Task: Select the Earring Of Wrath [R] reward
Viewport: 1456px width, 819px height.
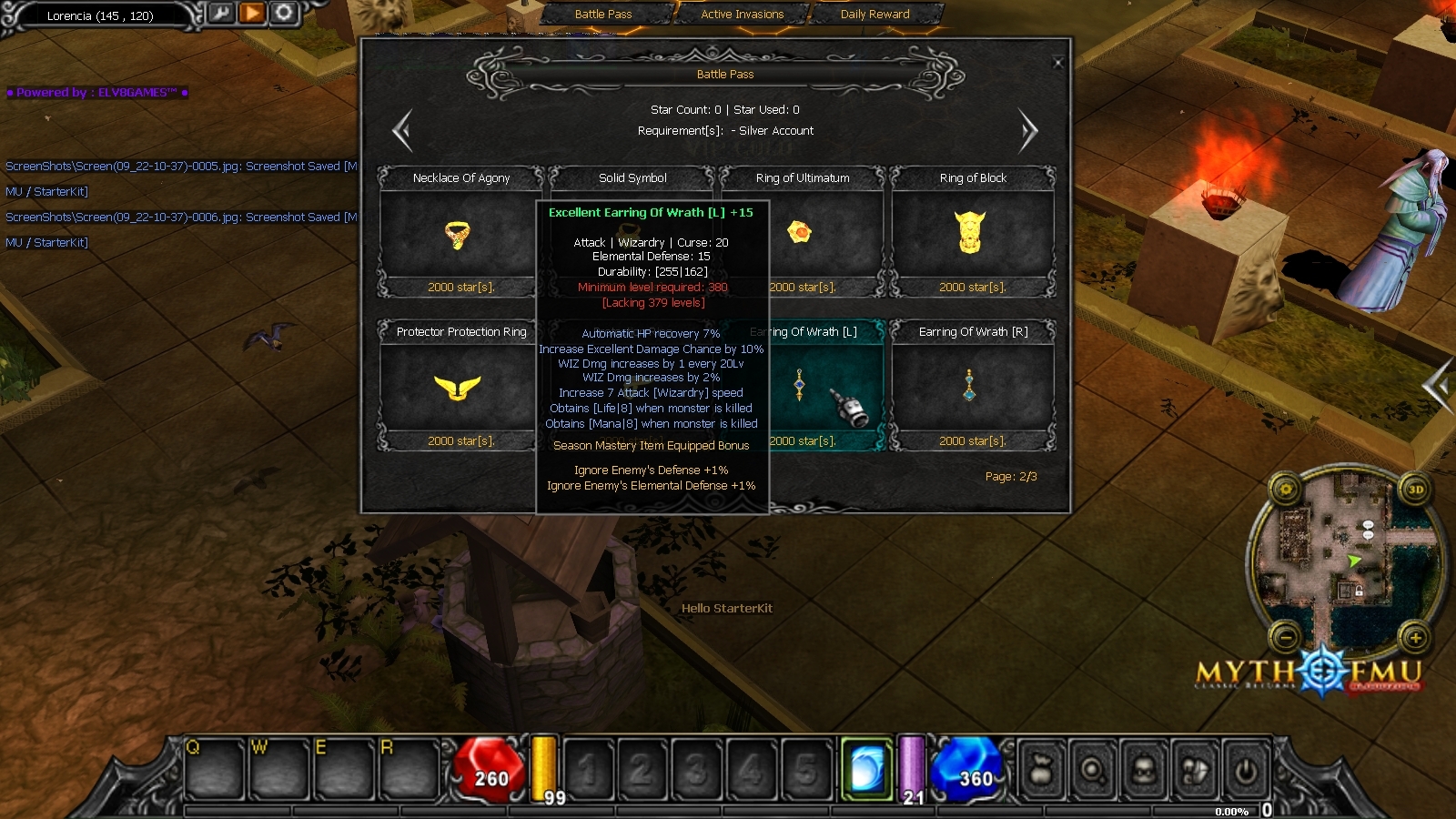Action: coord(972,388)
